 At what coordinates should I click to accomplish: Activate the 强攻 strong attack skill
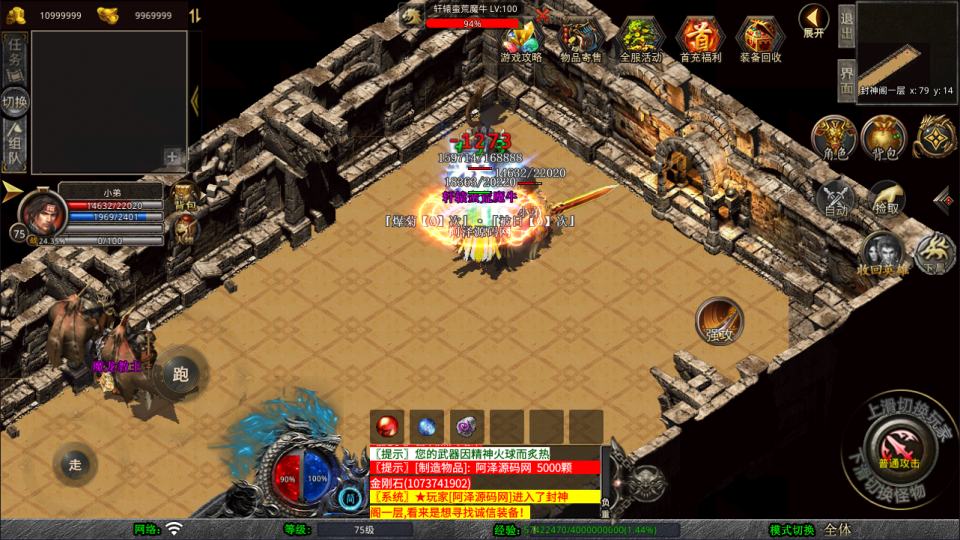point(719,321)
